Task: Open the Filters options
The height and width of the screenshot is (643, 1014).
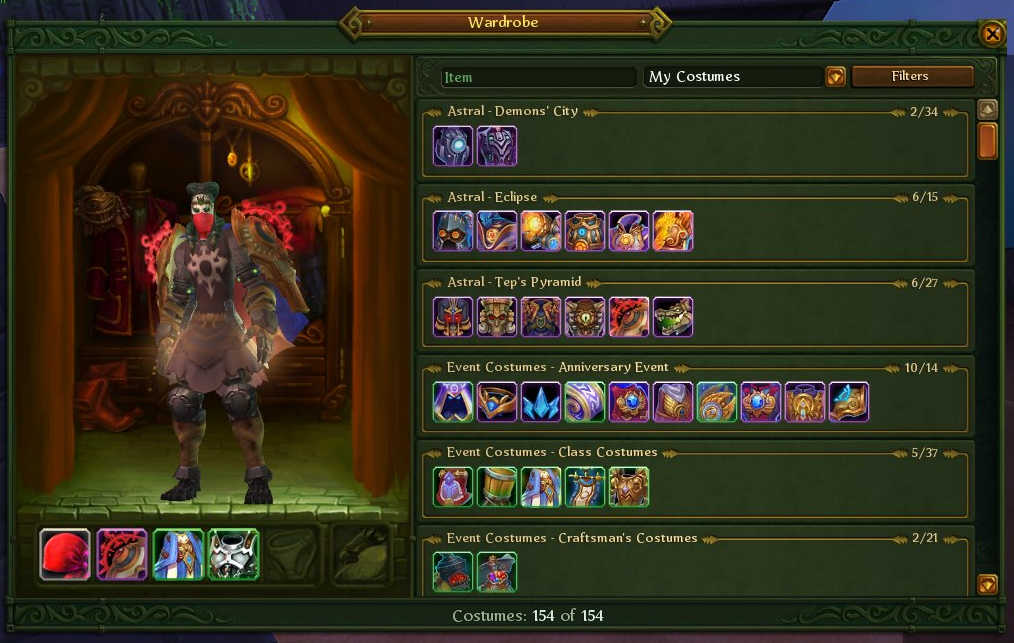Action: coord(912,77)
